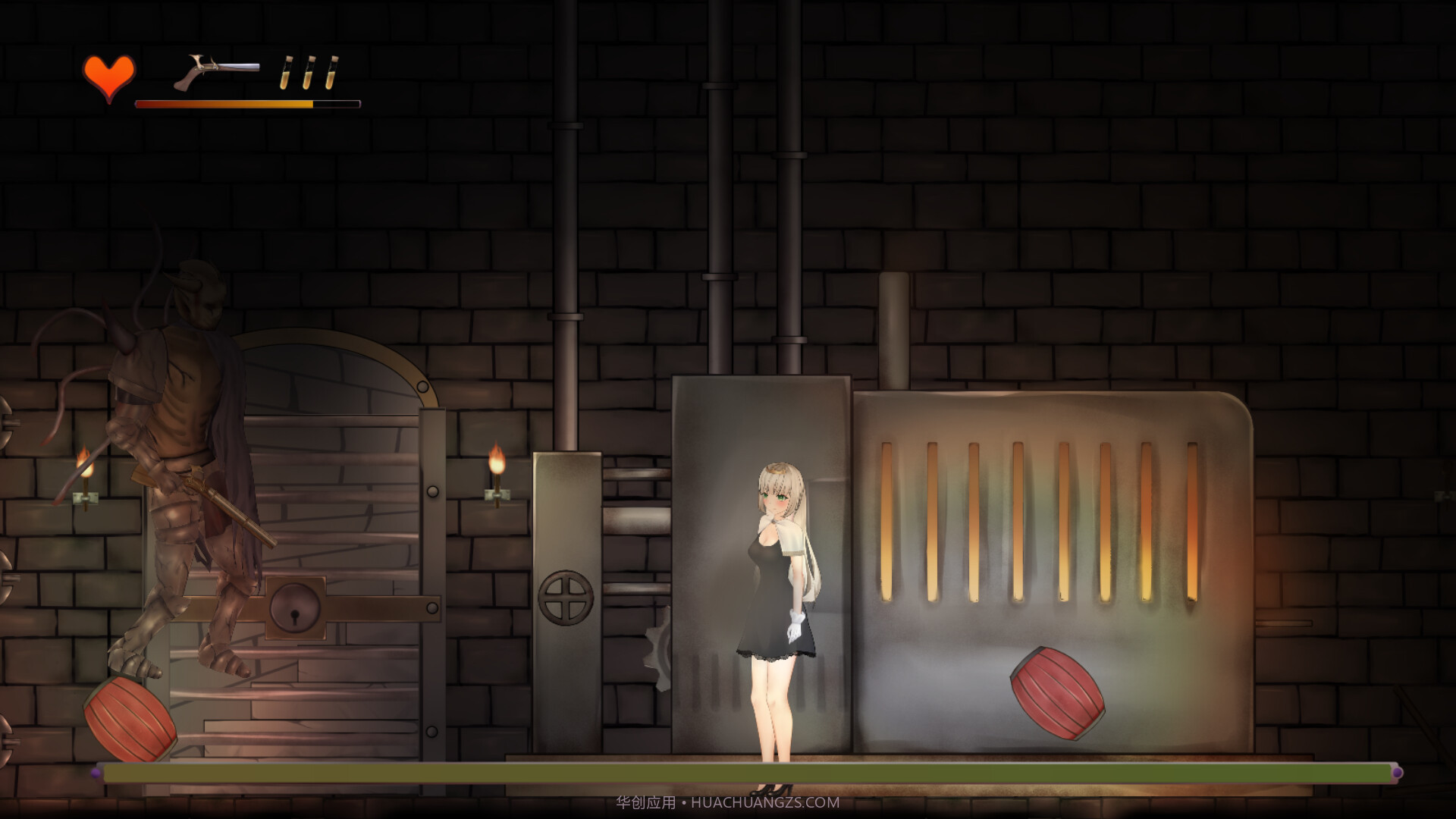
Task: Click the orange heart icon
Action: (109, 77)
